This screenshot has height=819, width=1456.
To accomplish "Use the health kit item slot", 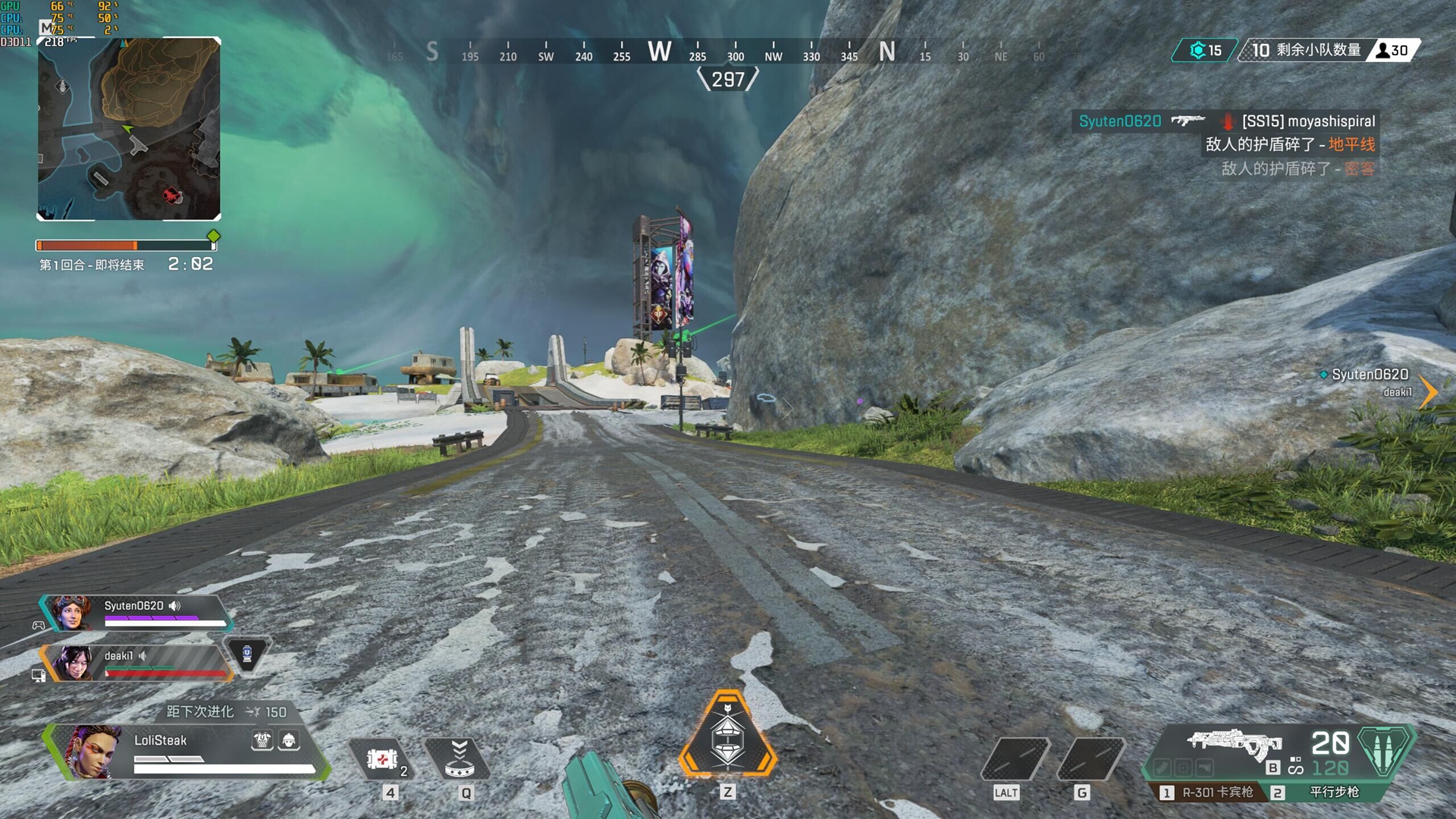I will (382, 759).
